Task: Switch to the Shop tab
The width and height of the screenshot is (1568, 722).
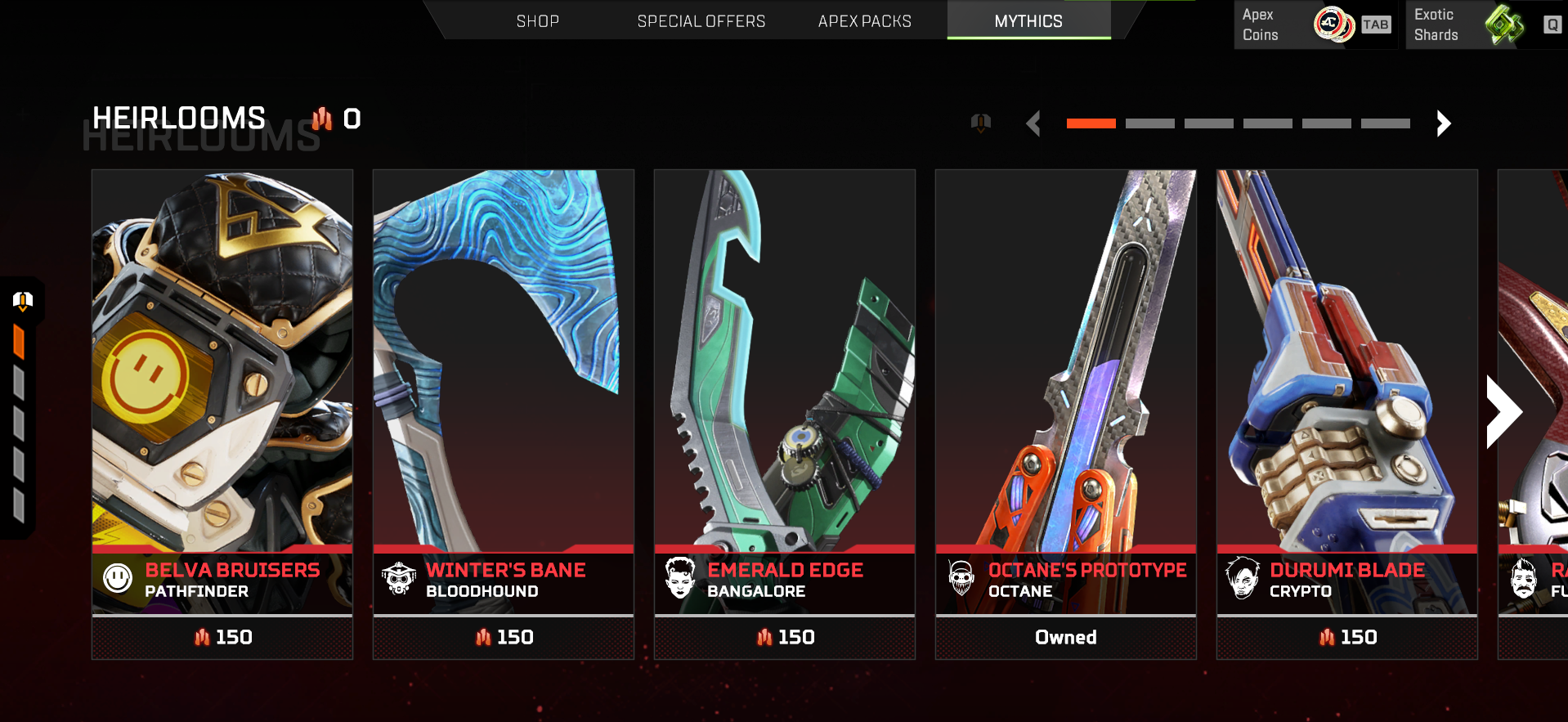Action: [537, 20]
